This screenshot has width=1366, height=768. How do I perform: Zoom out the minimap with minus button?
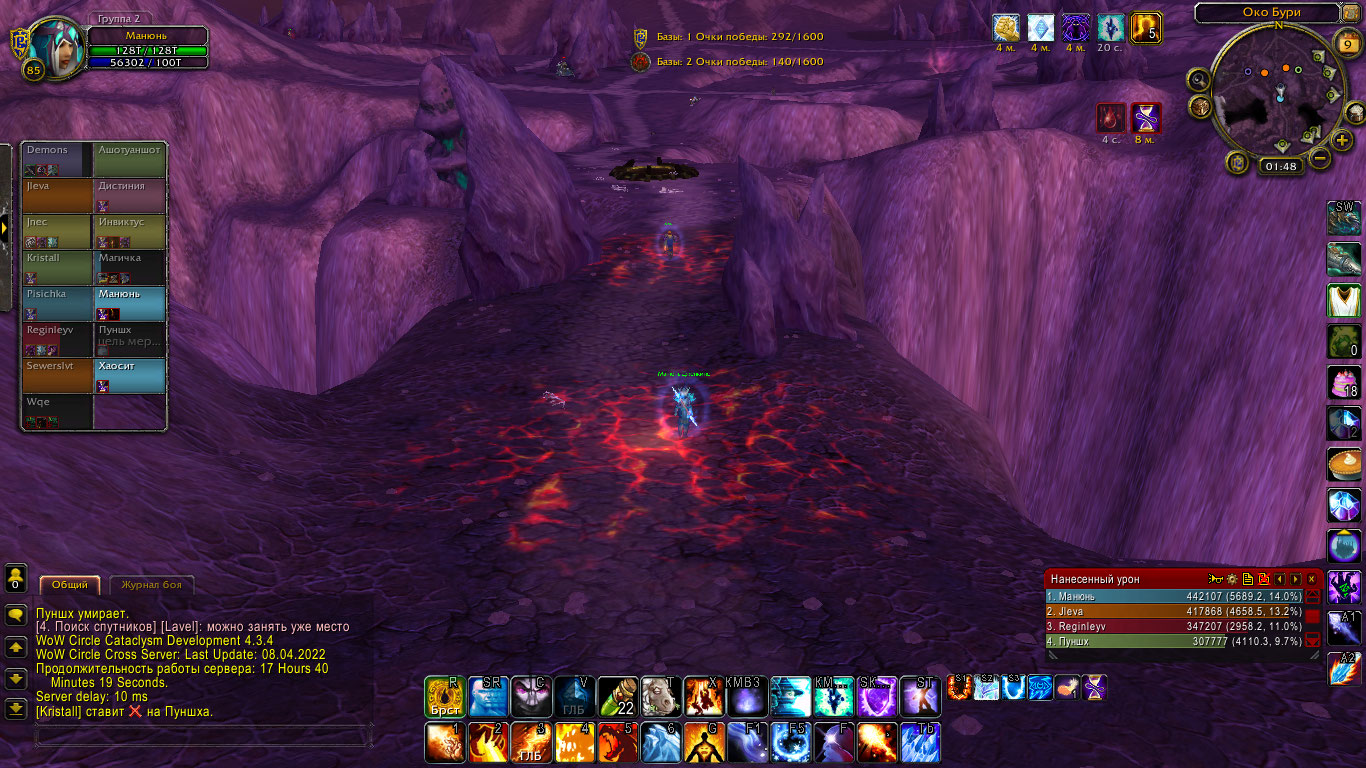point(1320,158)
